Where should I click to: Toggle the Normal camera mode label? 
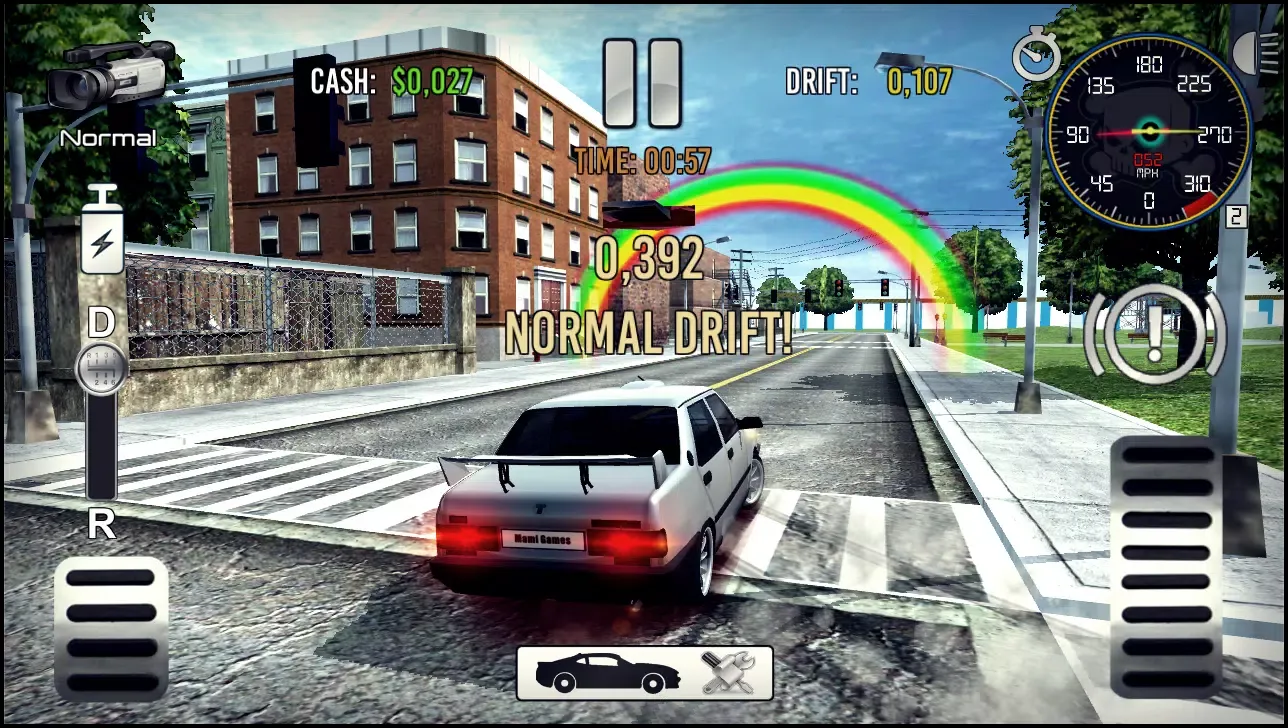pyautogui.click(x=108, y=138)
